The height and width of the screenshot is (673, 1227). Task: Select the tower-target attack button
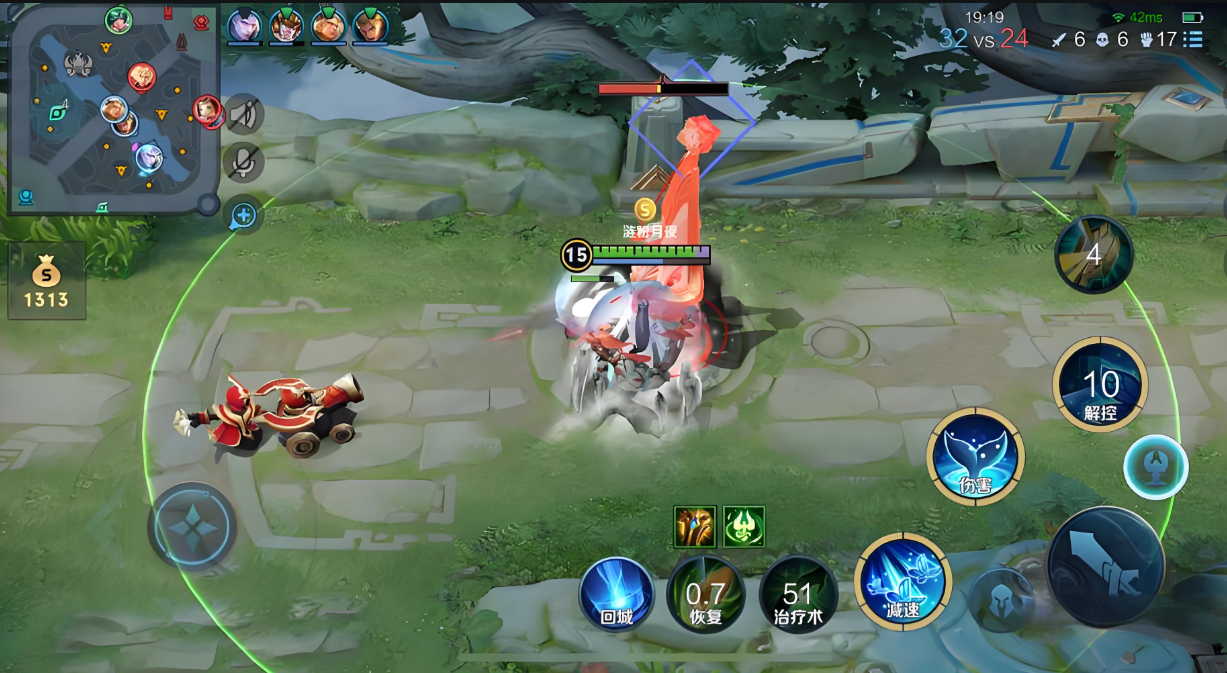(x=1155, y=467)
